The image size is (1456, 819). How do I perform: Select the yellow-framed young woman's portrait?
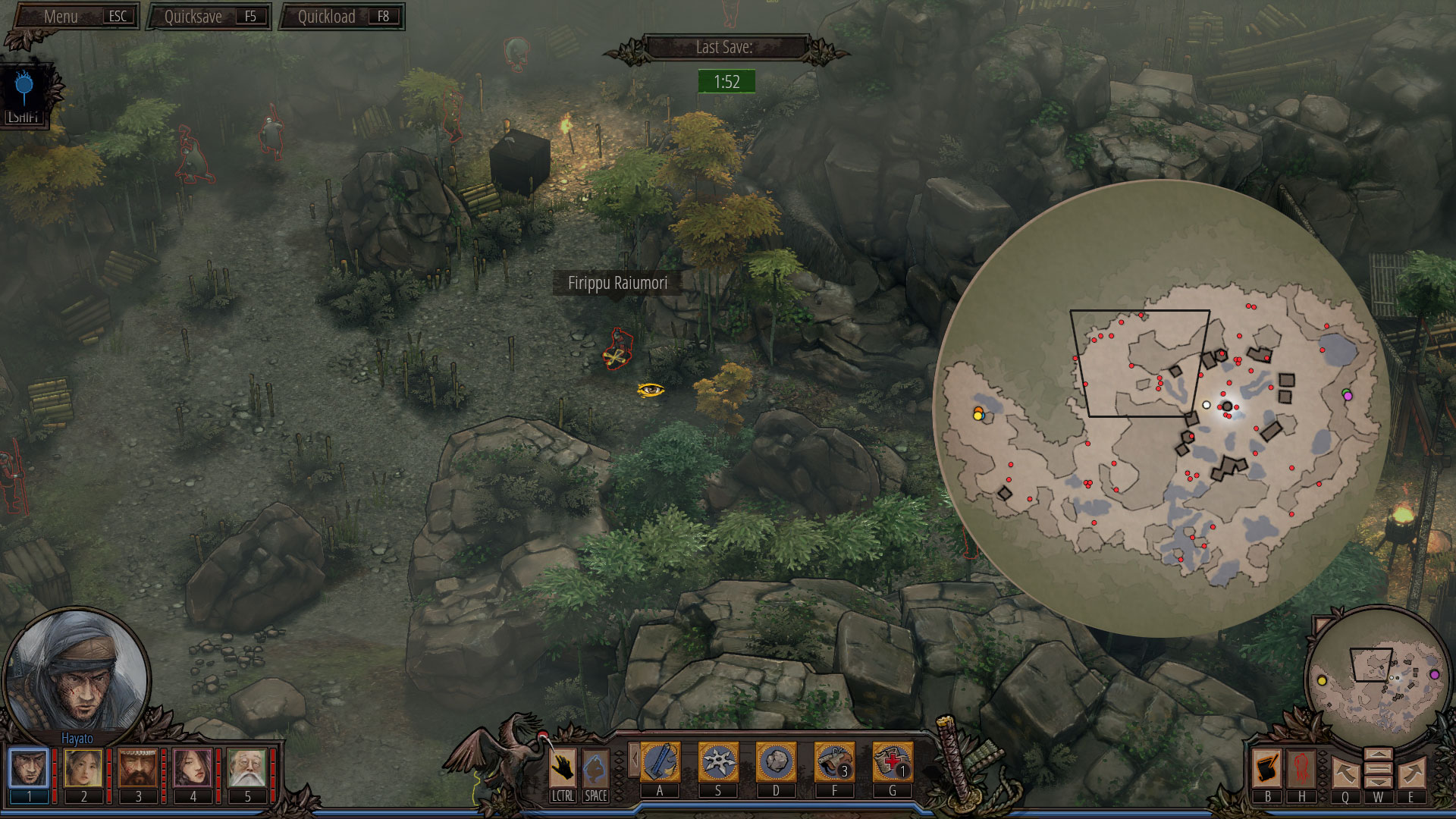coord(83,768)
